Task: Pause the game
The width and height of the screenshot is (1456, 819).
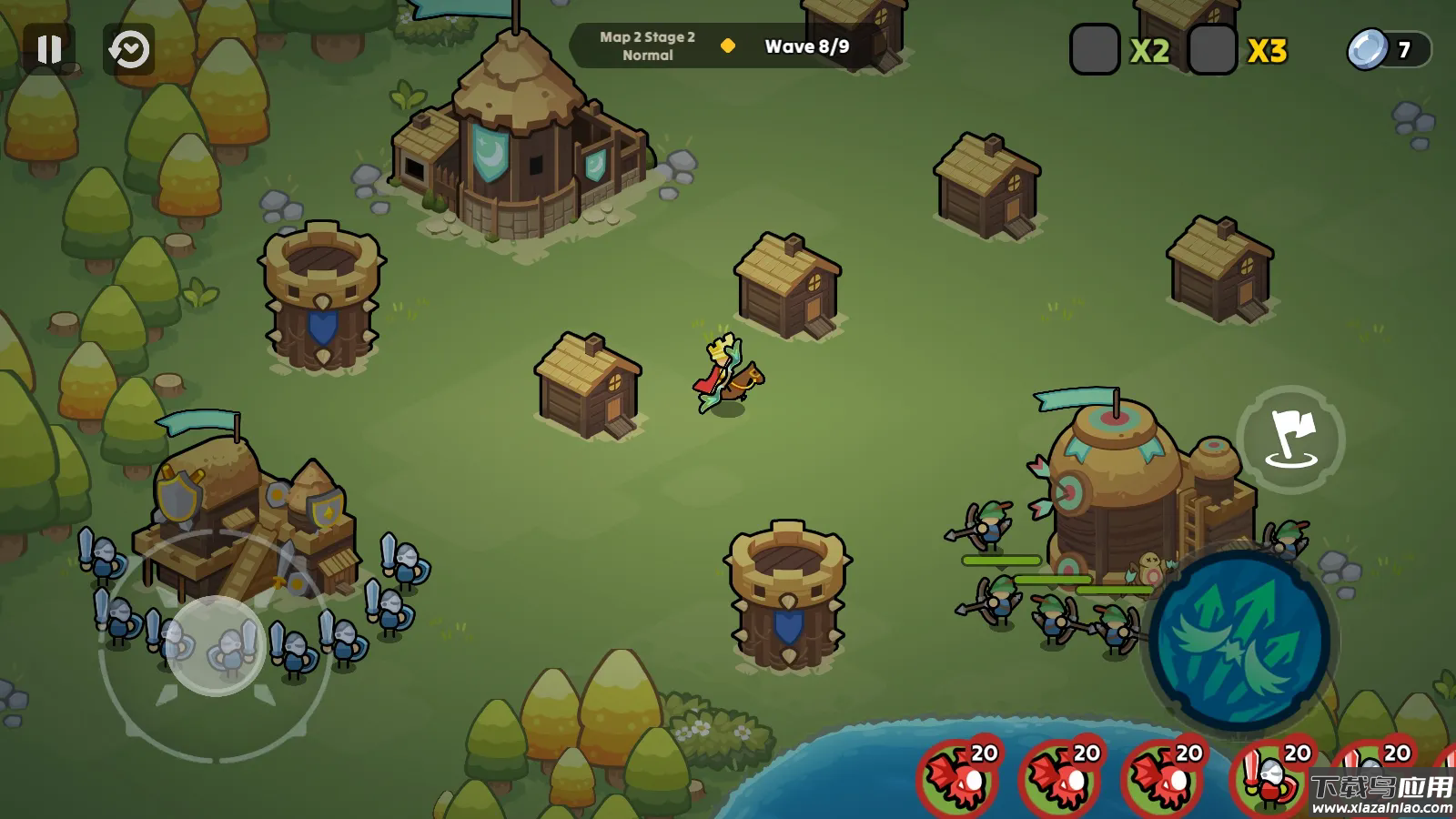Action: coord(49,49)
